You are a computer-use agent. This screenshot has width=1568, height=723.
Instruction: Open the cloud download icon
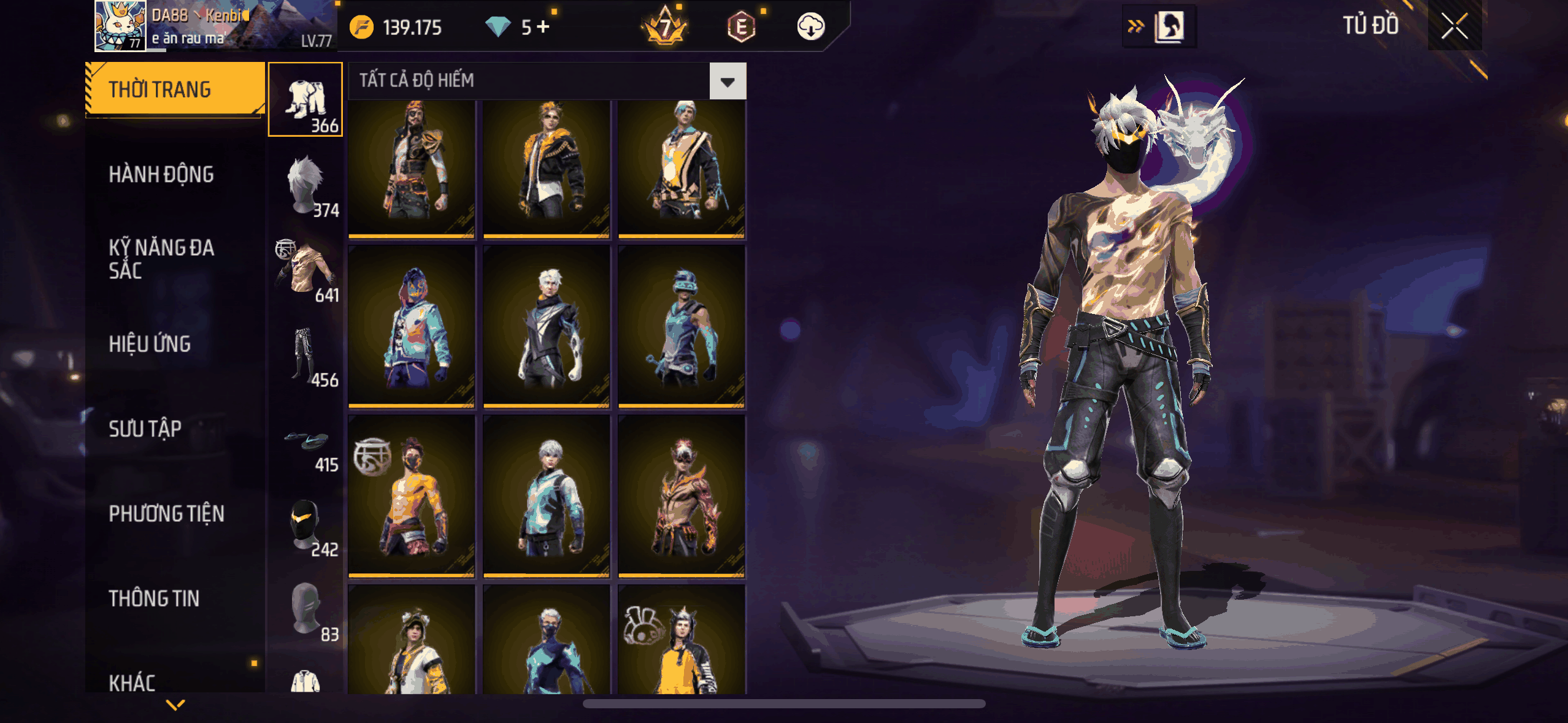(x=810, y=27)
